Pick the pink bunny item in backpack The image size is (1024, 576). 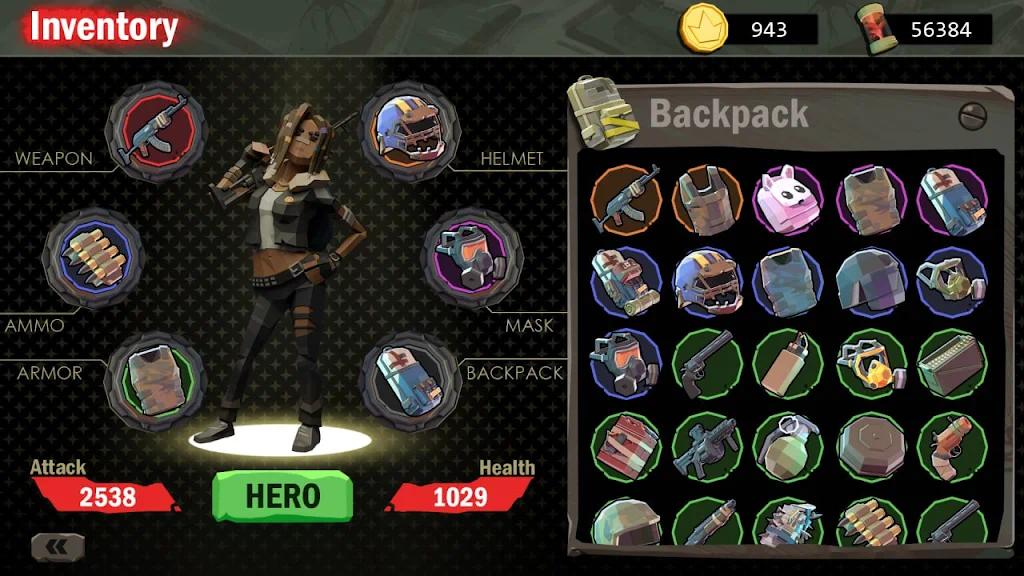[787, 200]
